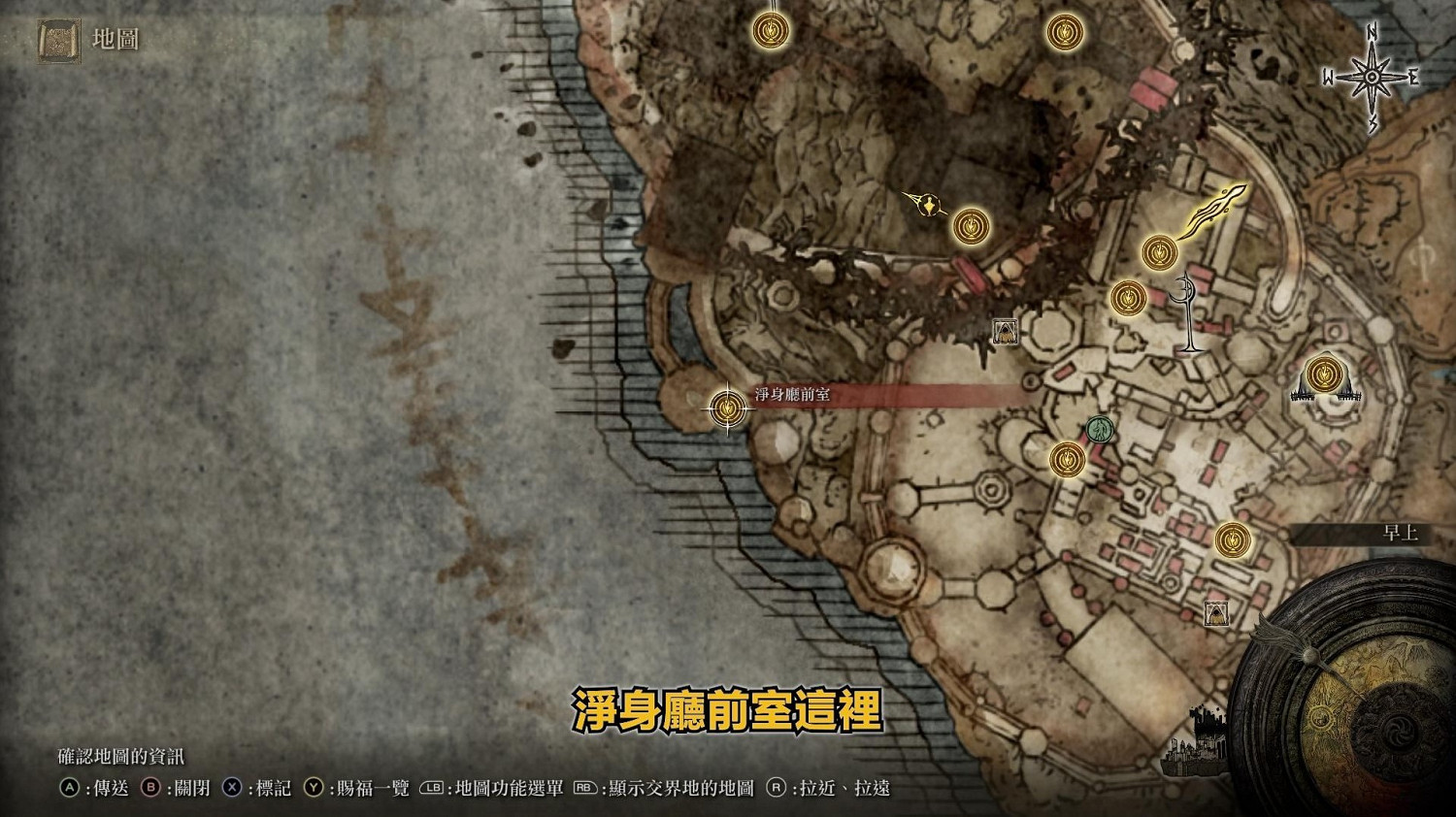Use the 拉近、拉遠 zoom control
This screenshot has height=817, width=1456.
click(833, 789)
